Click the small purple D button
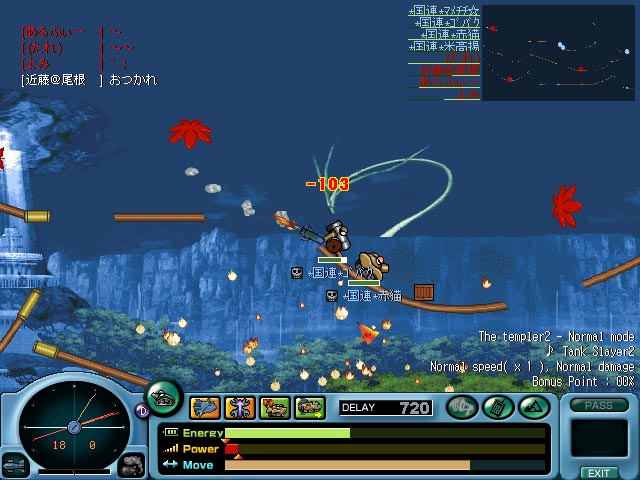 click(142, 410)
